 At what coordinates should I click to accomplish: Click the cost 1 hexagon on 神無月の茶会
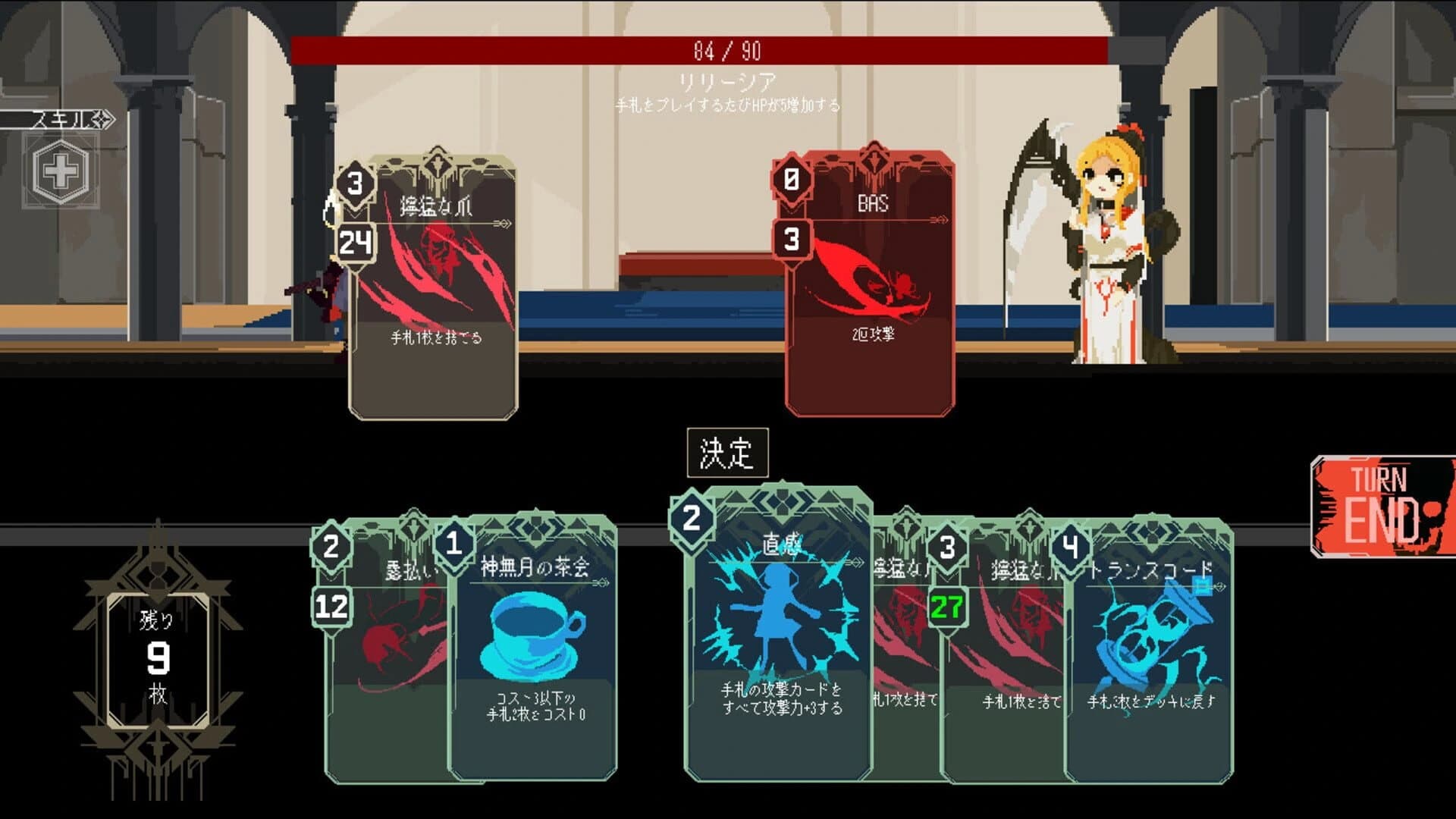point(455,543)
